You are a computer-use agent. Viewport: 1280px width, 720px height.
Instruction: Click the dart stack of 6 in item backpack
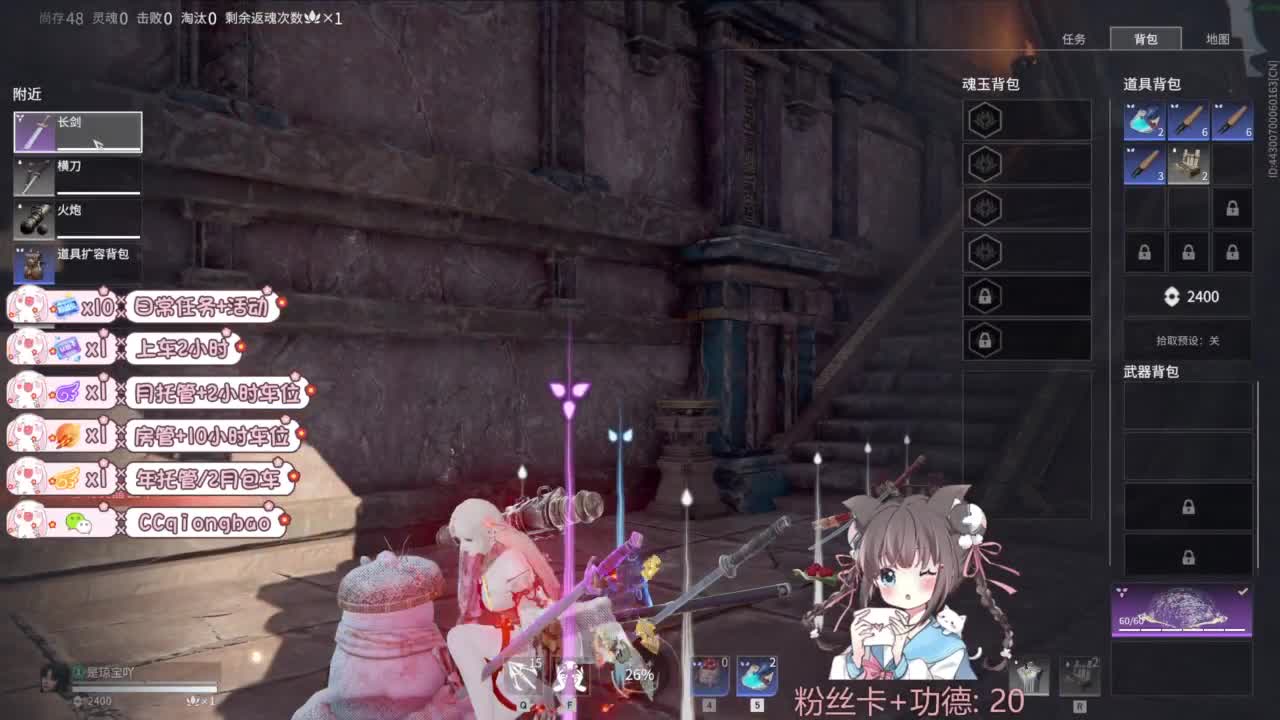pos(1187,120)
